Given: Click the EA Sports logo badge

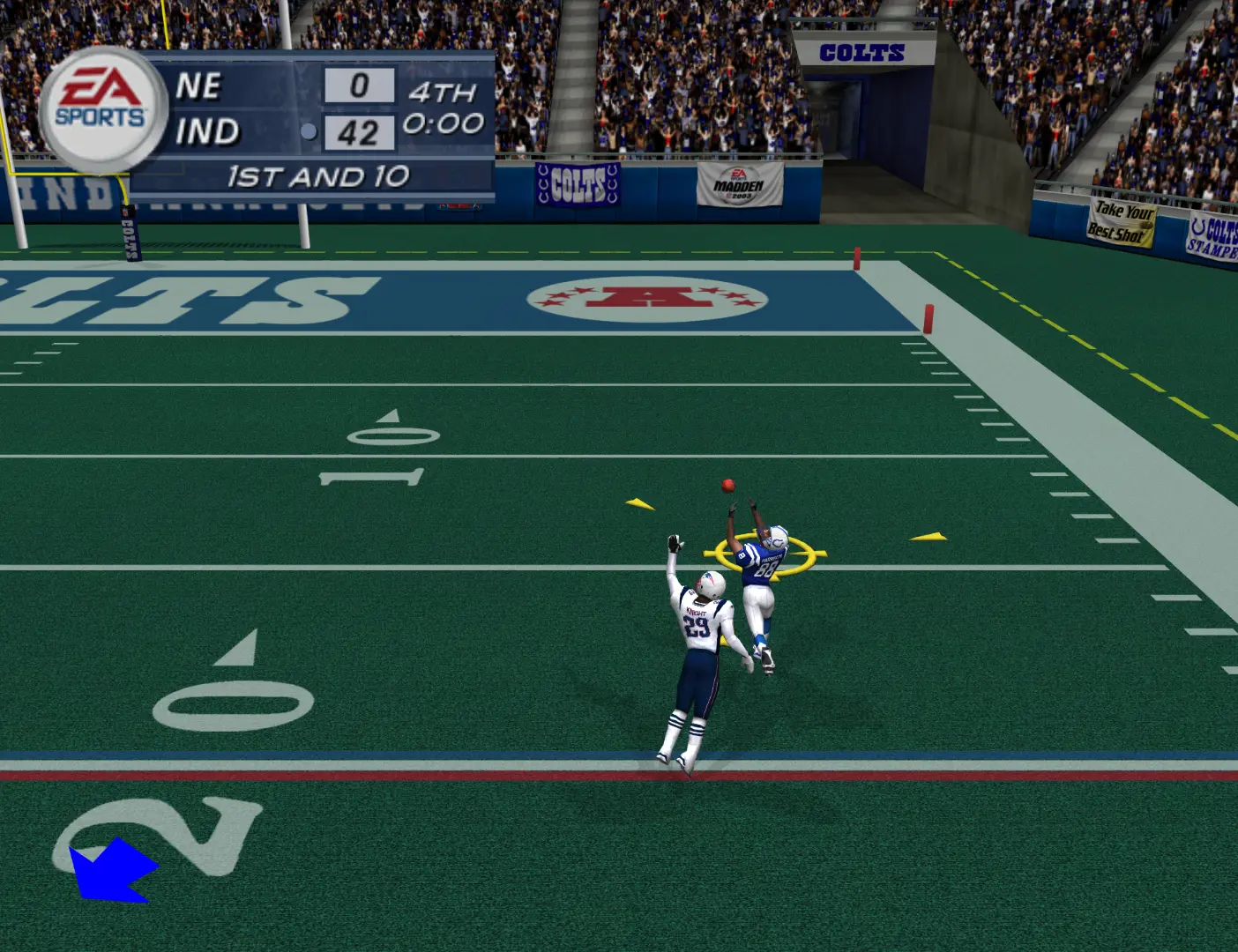Looking at the screenshot, I should [x=100, y=106].
